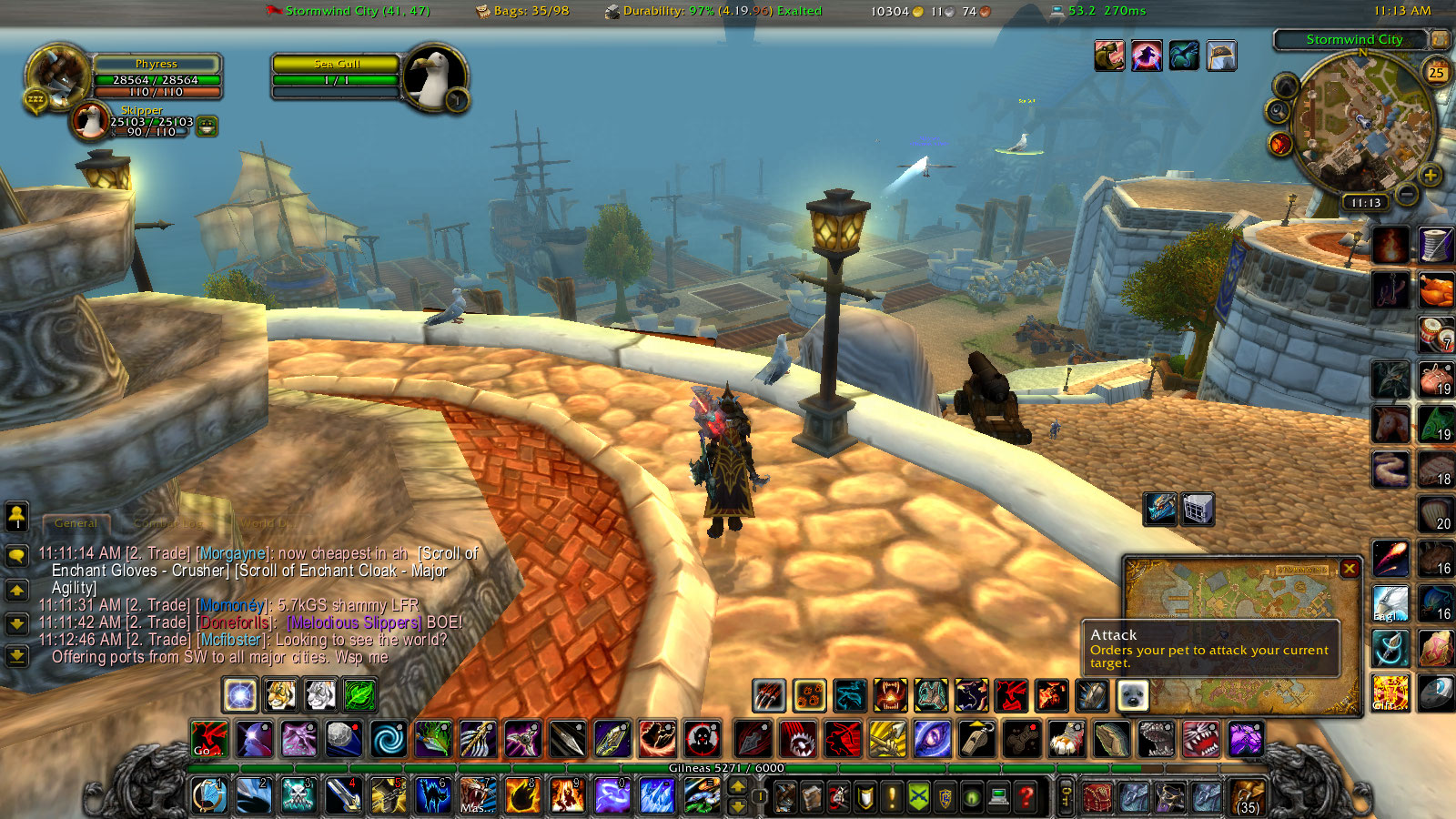Activate the skull and crossbones ability
Image resolution: width=1456 pixels, height=819 pixels.
(298, 796)
